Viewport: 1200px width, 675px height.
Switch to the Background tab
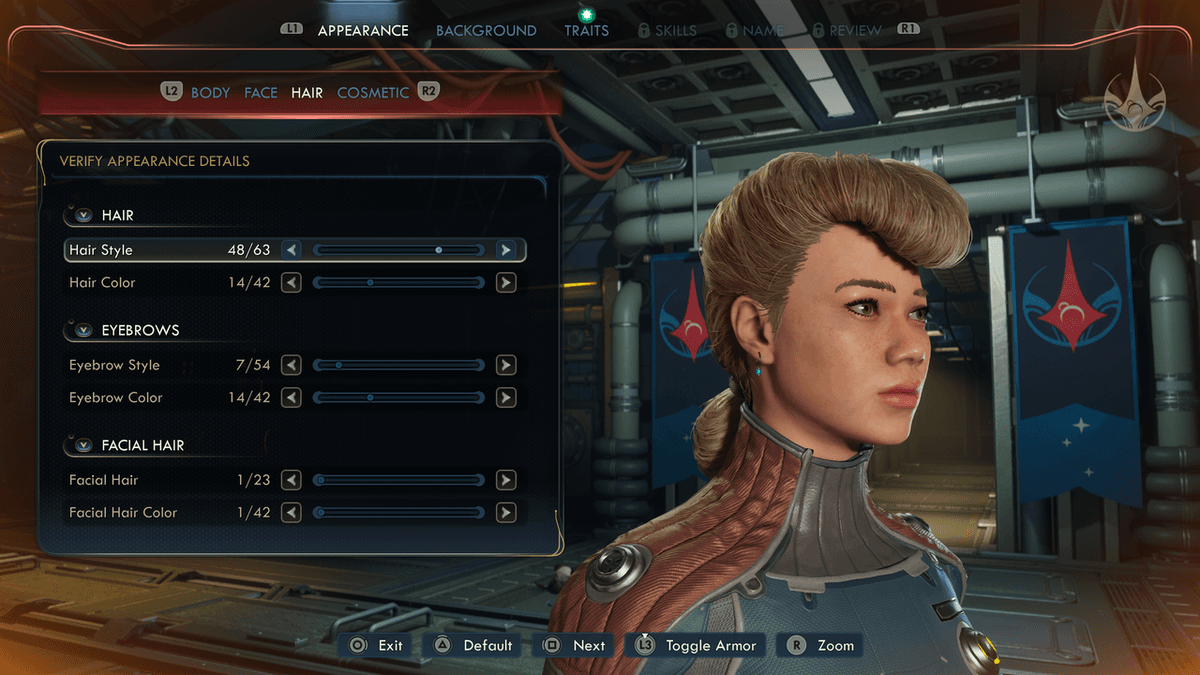click(486, 30)
